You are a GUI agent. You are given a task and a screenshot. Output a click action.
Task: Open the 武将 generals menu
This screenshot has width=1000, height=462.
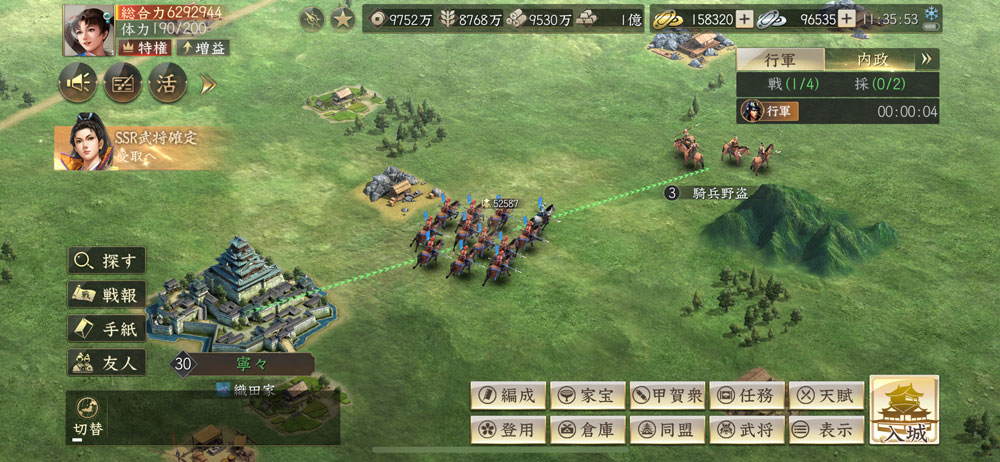[x=747, y=431]
